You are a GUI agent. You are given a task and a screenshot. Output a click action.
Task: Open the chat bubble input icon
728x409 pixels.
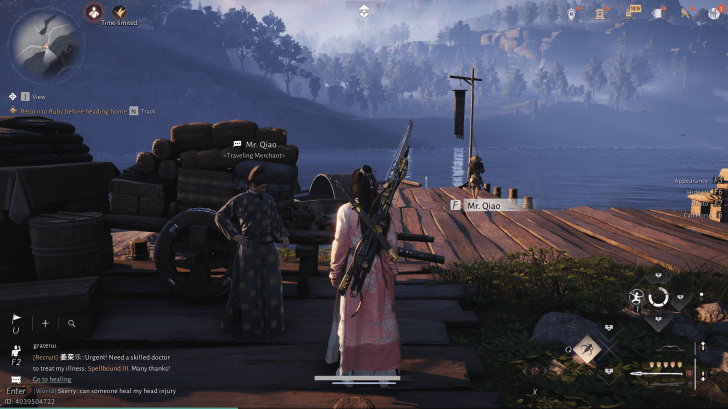[x=15, y=379]
